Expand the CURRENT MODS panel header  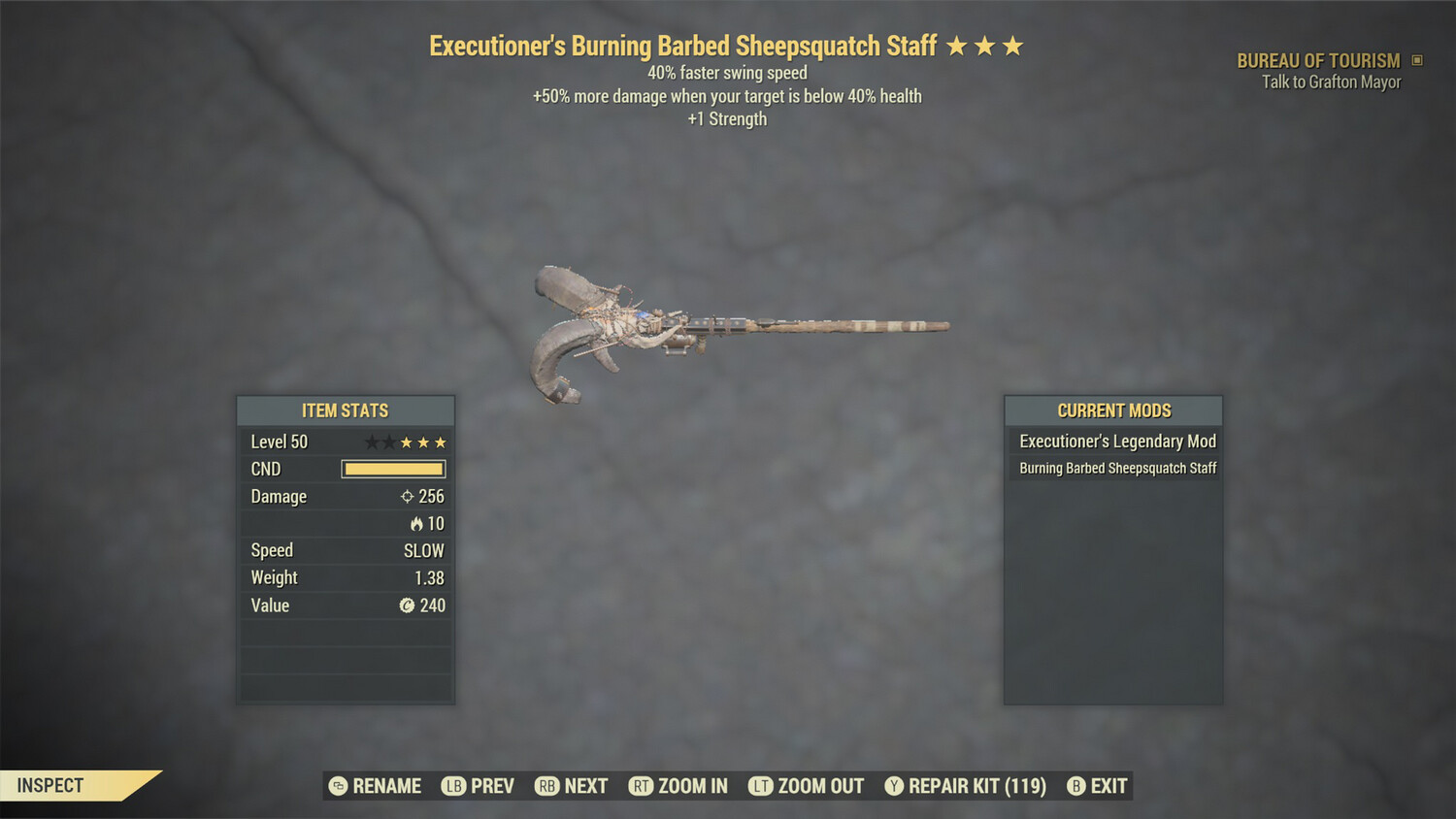pyautogui.click(x=1113, y=410)
